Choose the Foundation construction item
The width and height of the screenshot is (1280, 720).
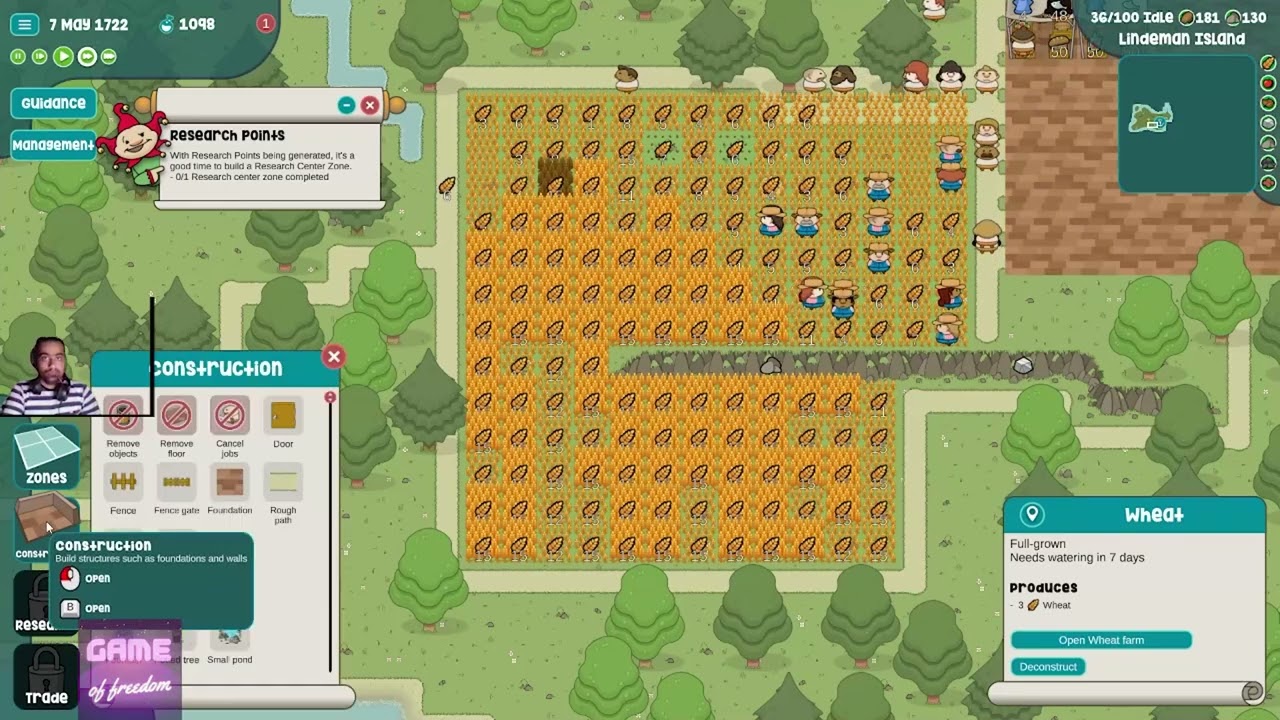(229, 483)
